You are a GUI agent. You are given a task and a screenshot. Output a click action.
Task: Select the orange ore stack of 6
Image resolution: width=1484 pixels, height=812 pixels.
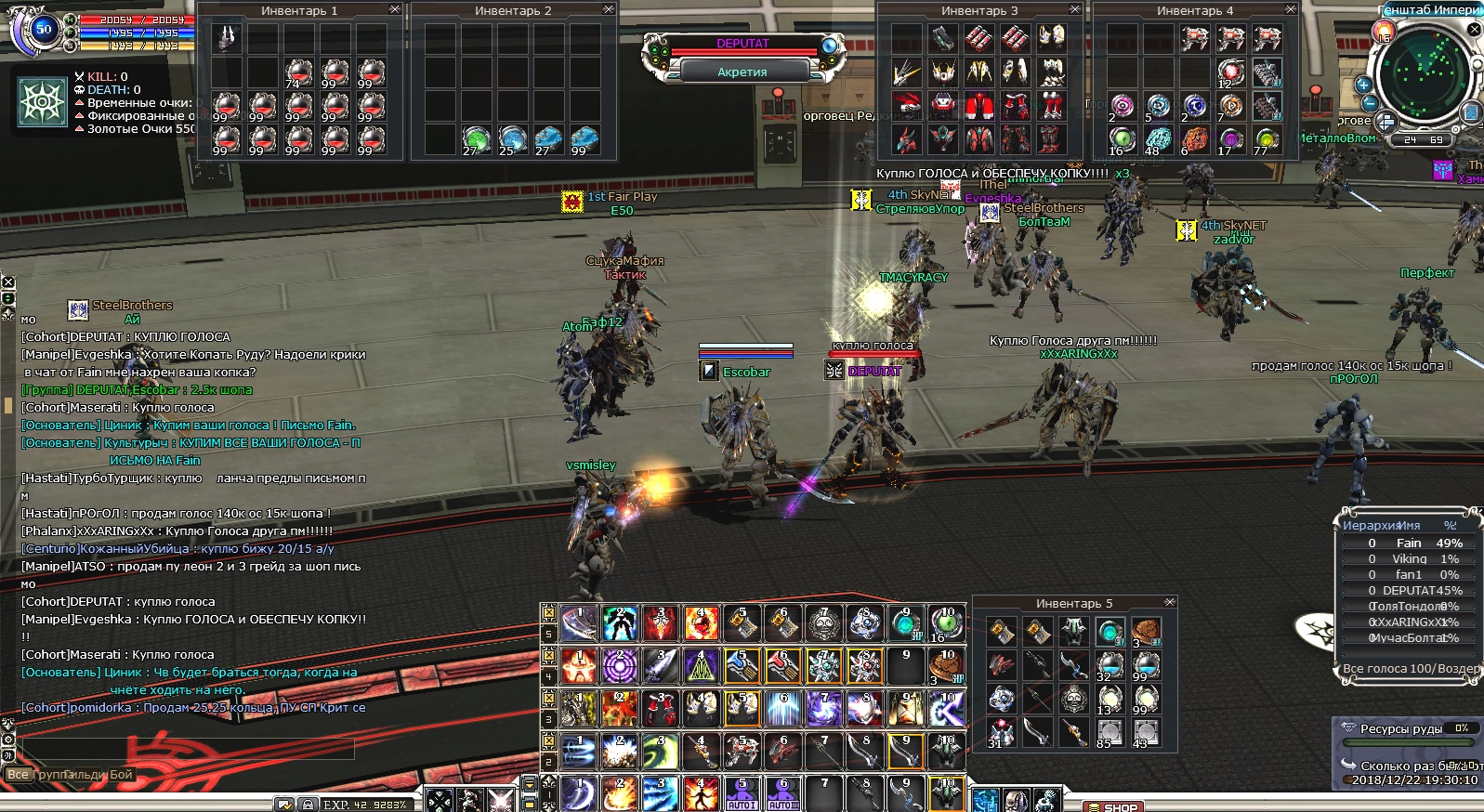[x=1194, y=140]
